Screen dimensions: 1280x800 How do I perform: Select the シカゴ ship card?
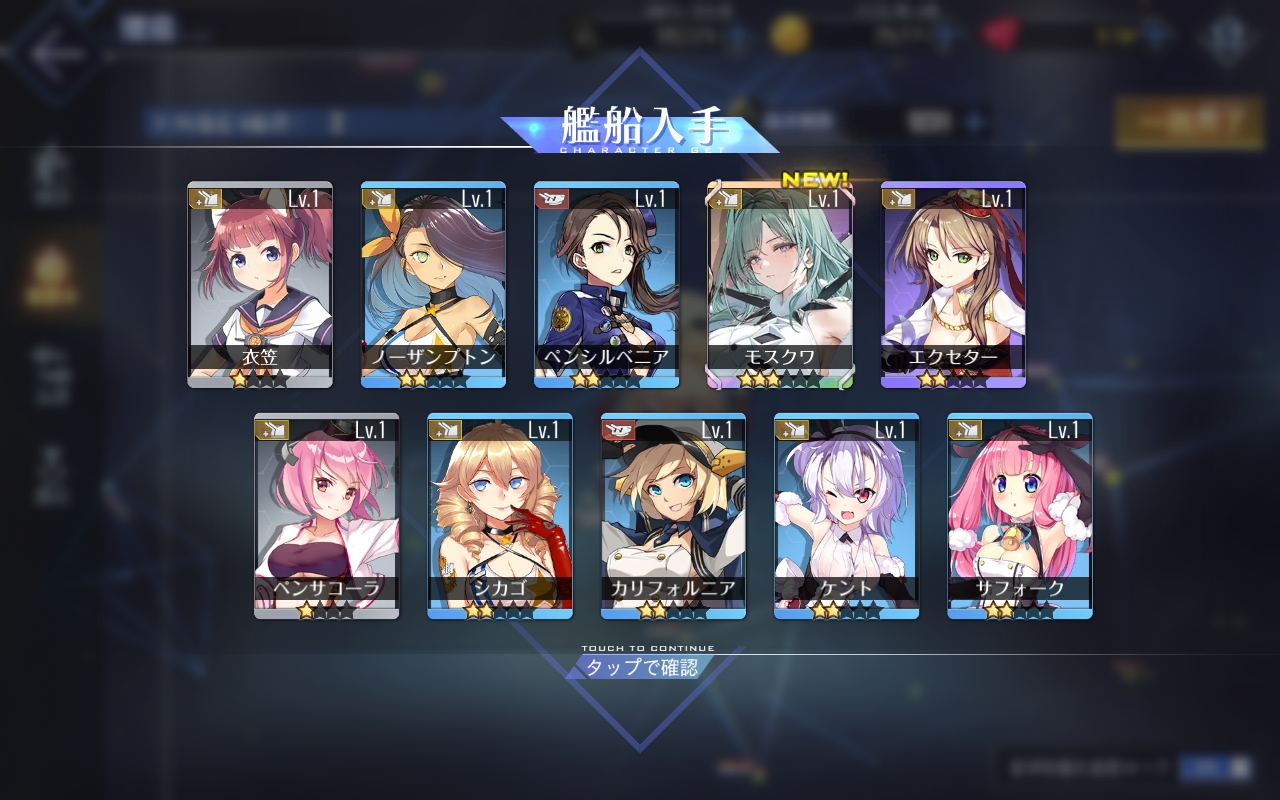click(x=500, y=516)
